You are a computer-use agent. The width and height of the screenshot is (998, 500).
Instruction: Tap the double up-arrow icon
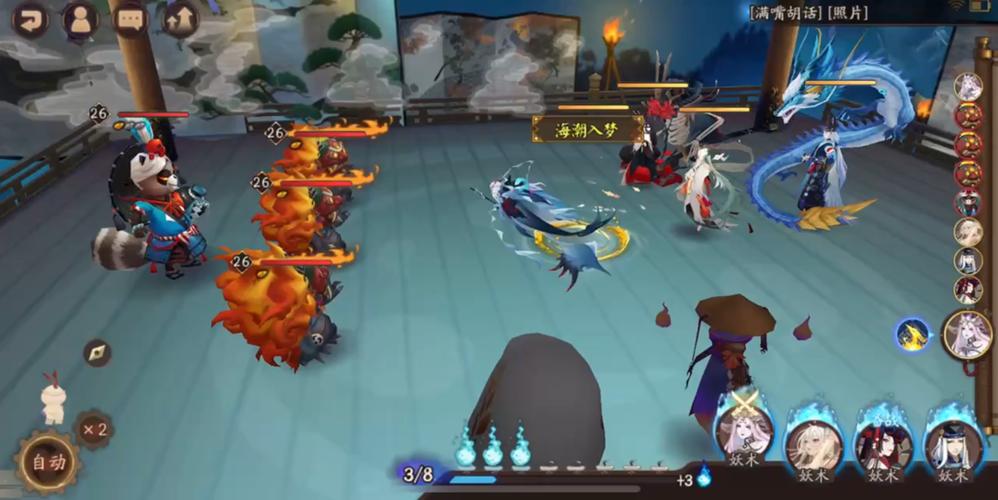coord(180,19)
